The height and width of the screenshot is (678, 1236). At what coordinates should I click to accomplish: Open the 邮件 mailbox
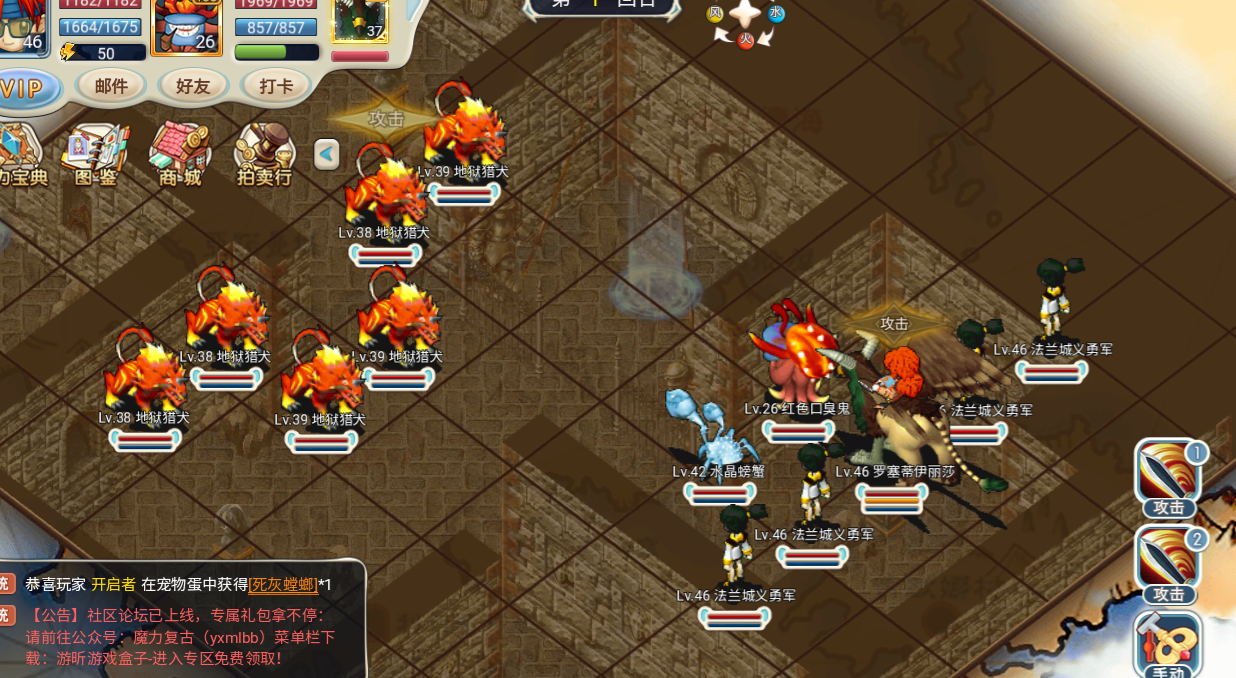pyautogui.click(x=111, y=86)
